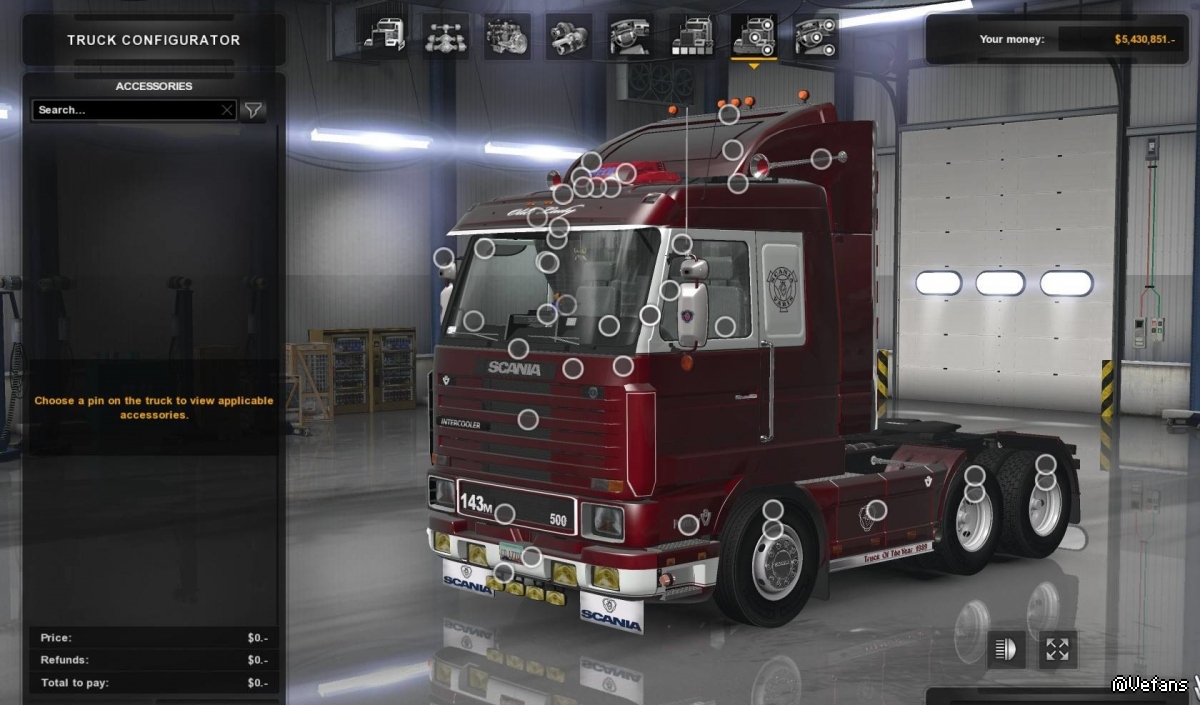Toggle the truck headlights button
1200x705 pixels.
pos(1006,650)
